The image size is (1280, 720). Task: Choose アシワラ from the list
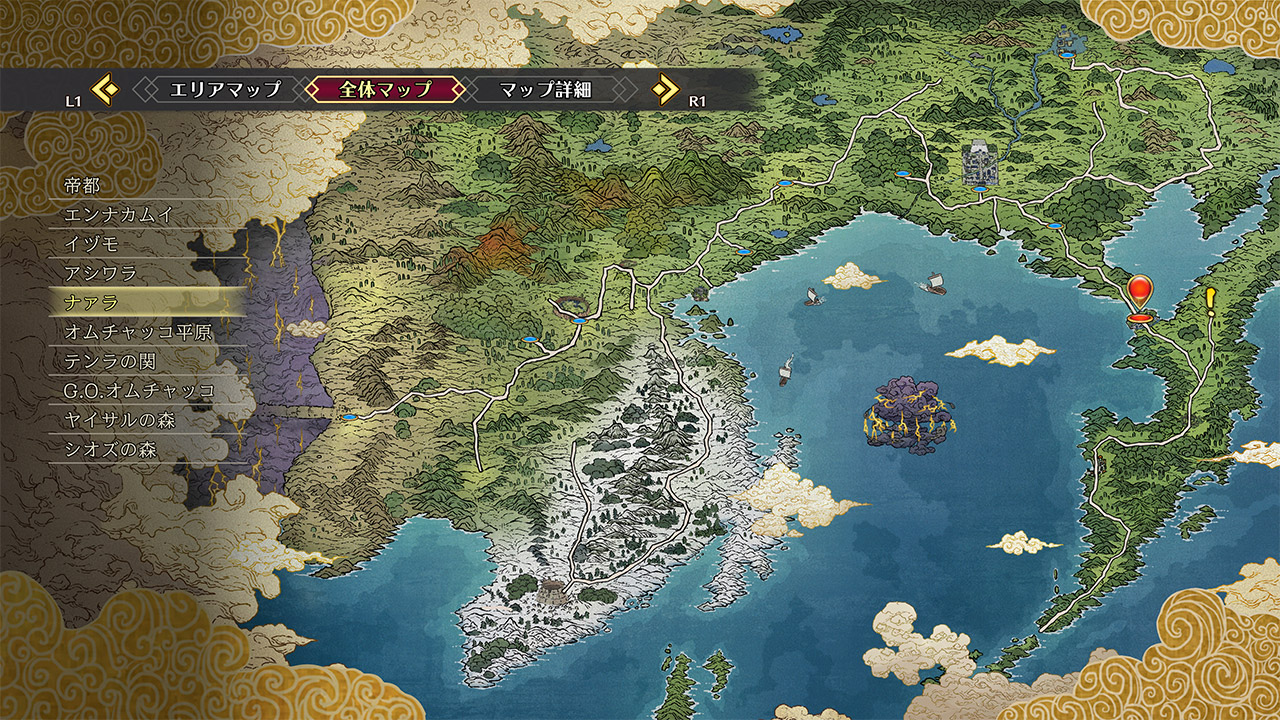coord(100,273)
